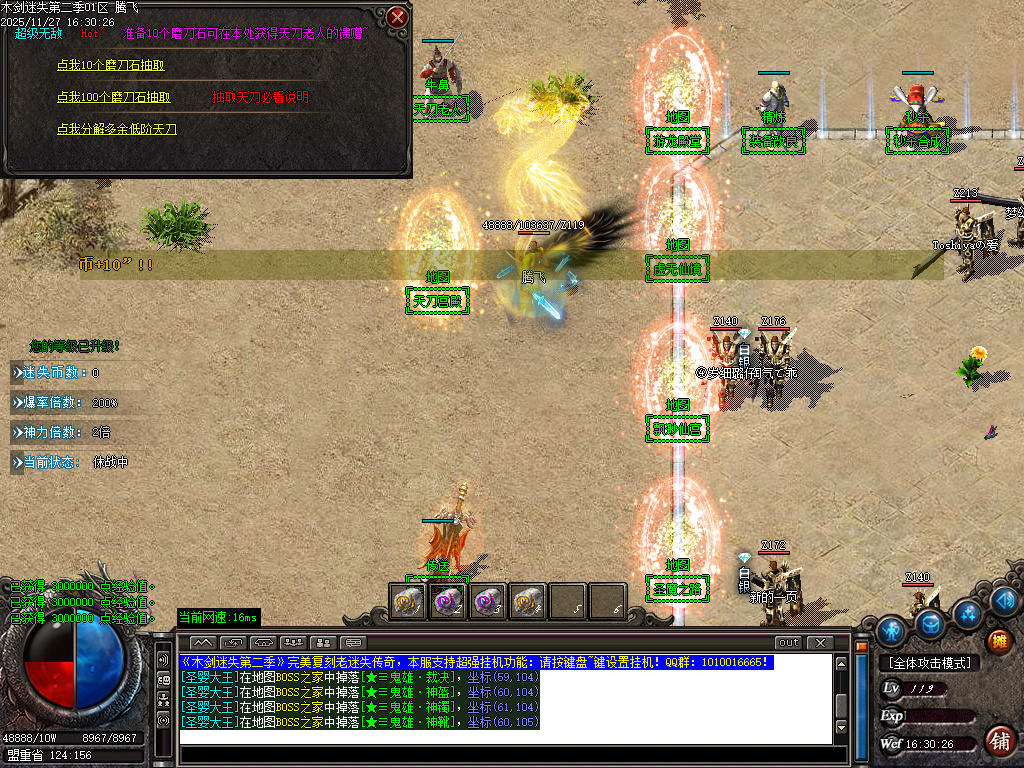Viewport: 1024px width, 768px height.
Task: Close the NPC dialogue with the red X
Action: pos(398,17)
